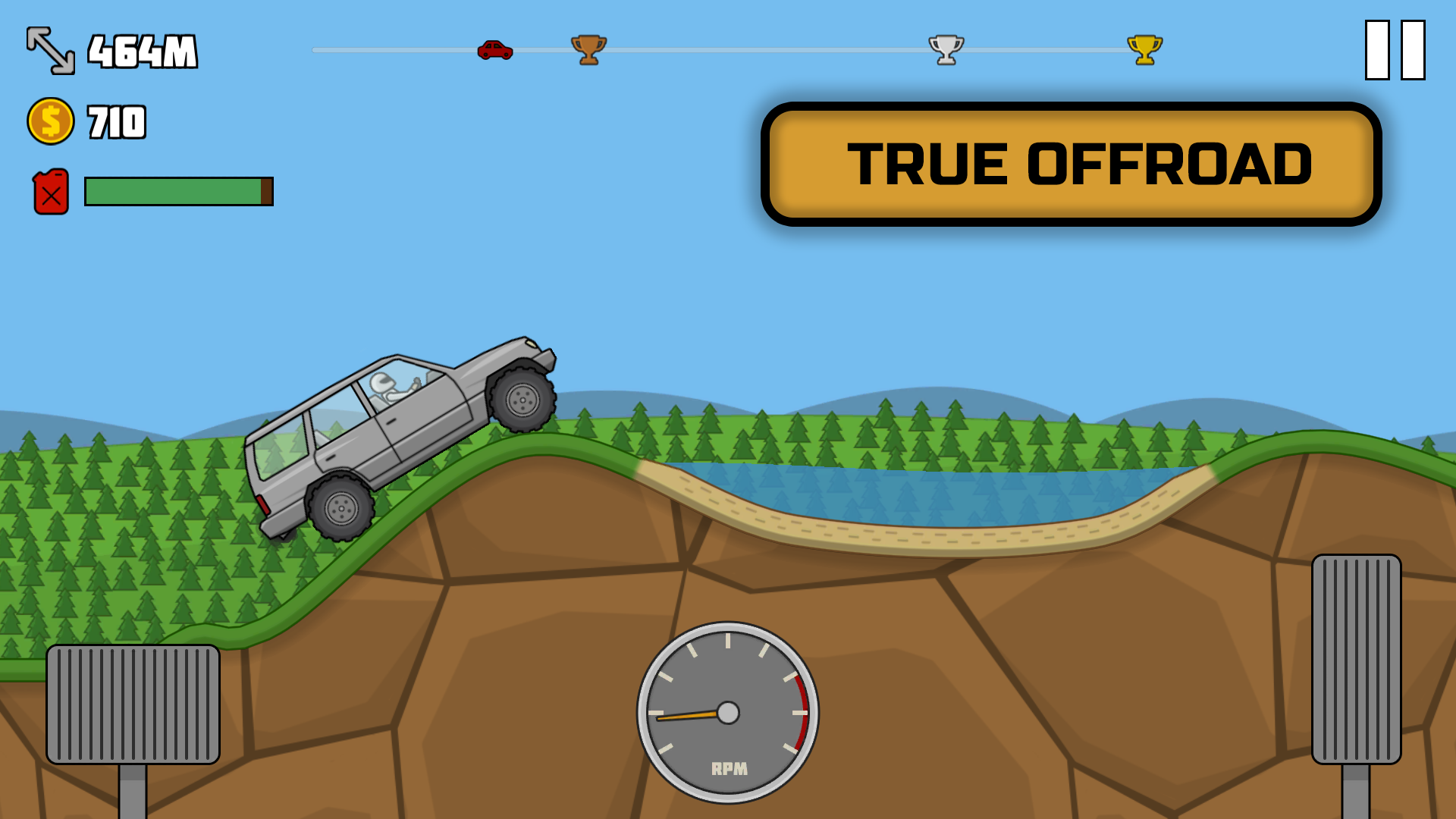Click the green fuel level bar
This screenshot has height=819, width=1456.
point(174,191)
